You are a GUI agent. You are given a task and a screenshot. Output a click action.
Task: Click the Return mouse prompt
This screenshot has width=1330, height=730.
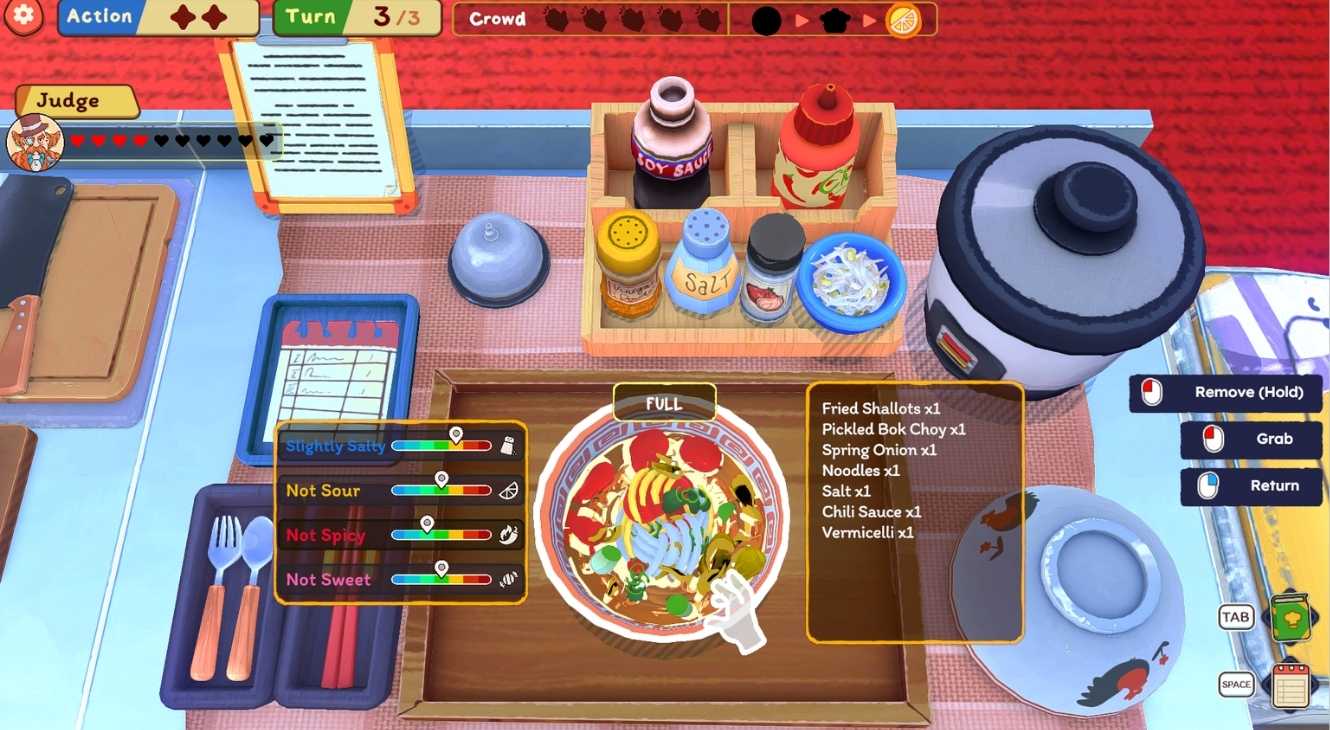coord(1250,487)
